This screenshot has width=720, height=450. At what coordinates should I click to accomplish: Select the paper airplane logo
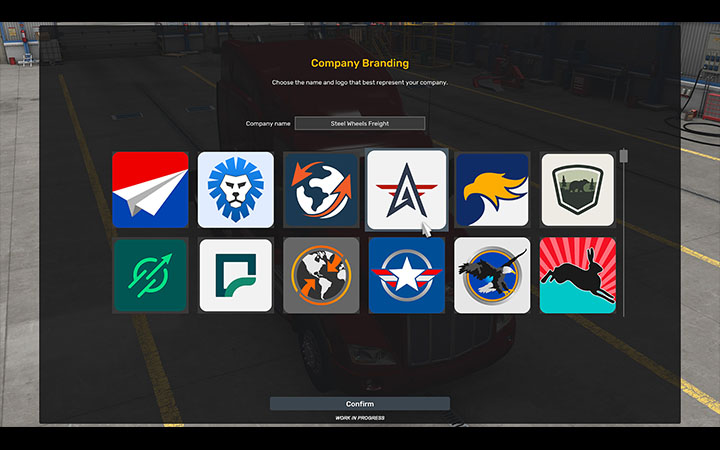tap(150, 190)
